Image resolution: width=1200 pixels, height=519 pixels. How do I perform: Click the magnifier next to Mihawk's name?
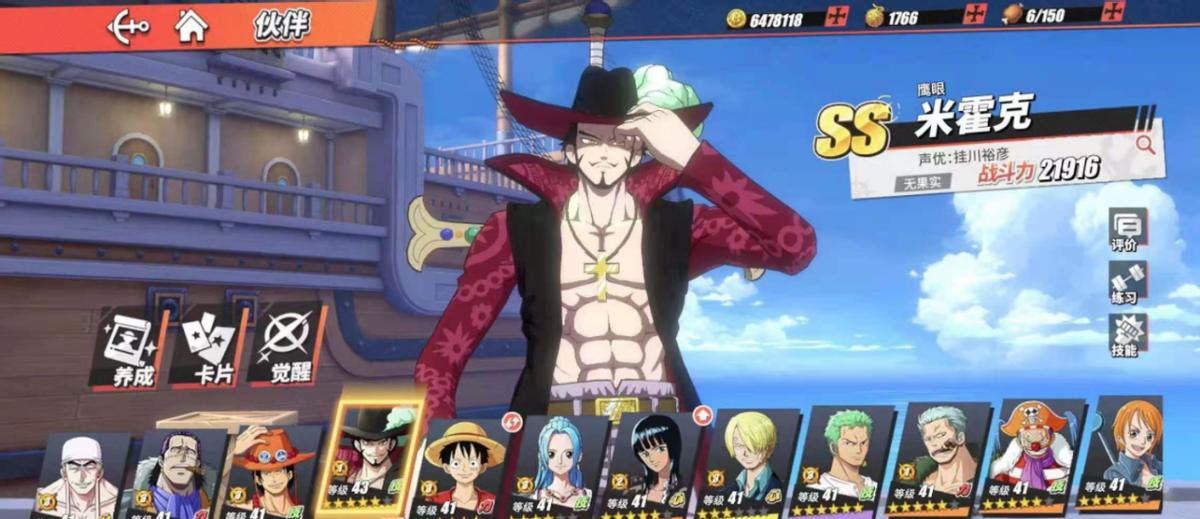click(x=1144, y=145)
